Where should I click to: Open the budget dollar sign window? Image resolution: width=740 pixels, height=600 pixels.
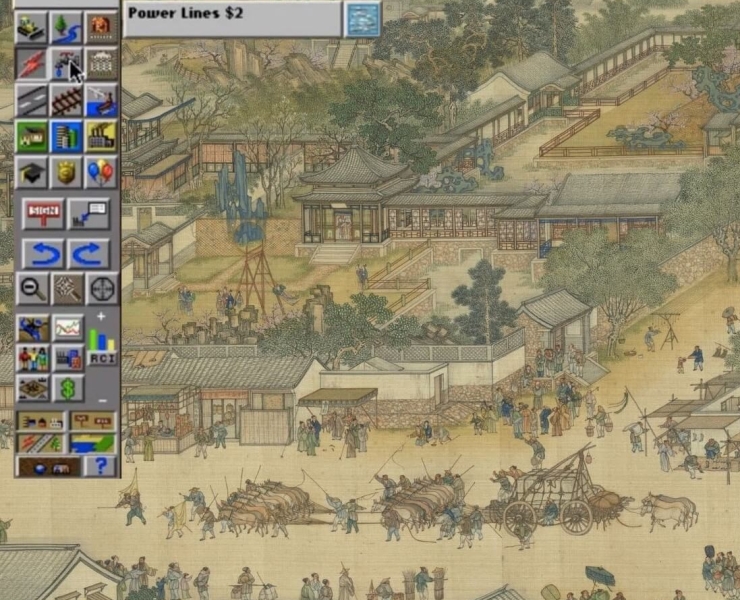(x=68, y=389)
